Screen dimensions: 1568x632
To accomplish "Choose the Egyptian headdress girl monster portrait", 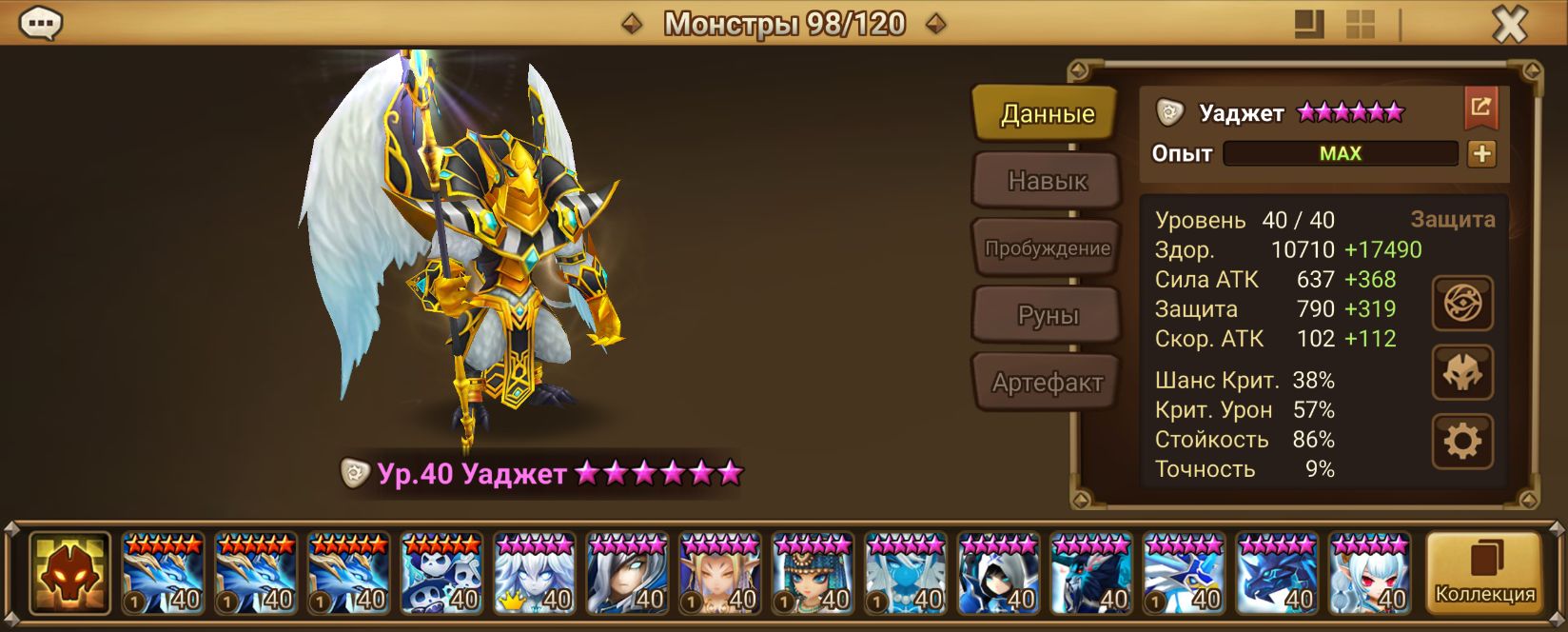I will [813, 574].
